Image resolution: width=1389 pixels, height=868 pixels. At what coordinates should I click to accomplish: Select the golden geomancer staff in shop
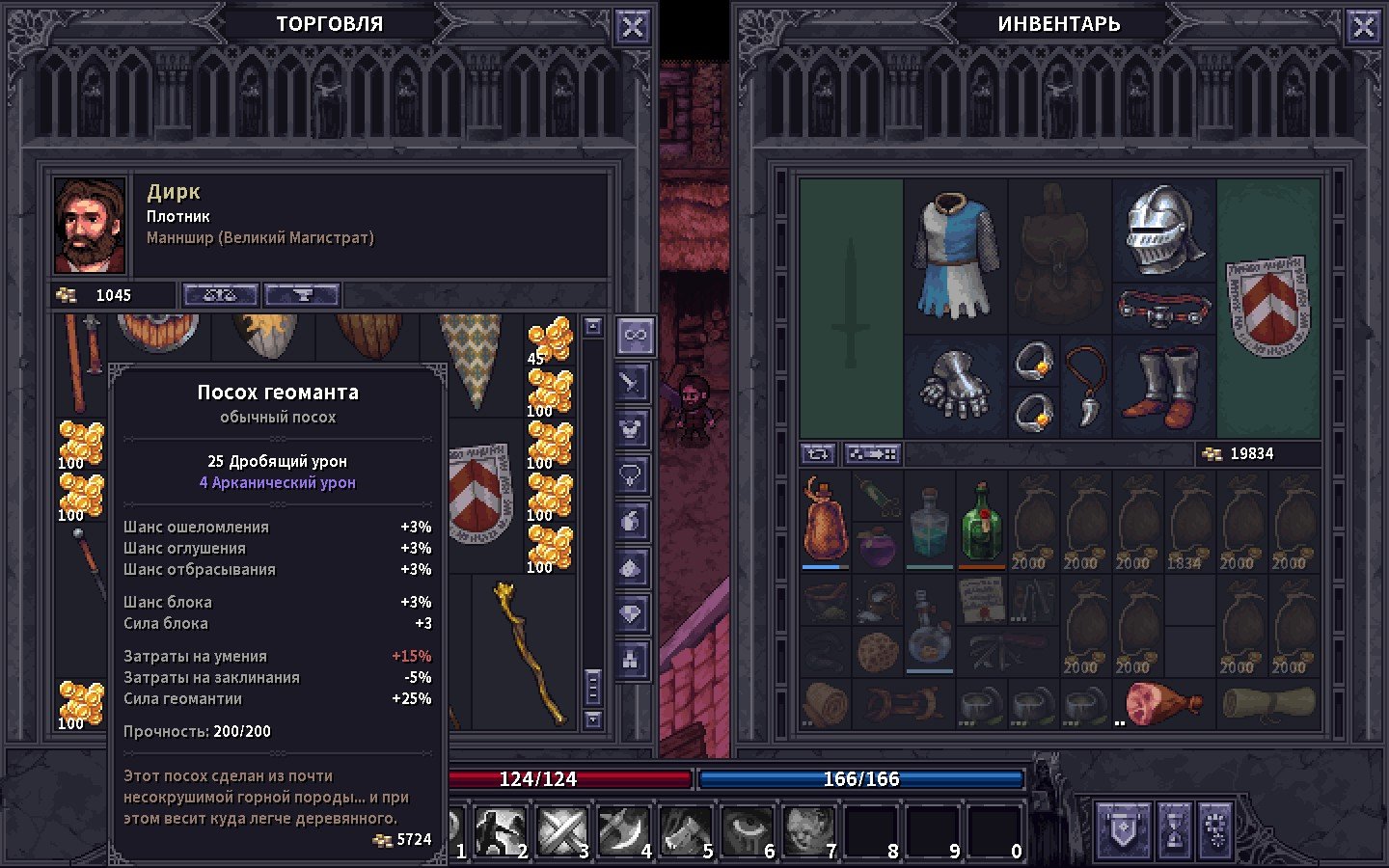[530, 652]
